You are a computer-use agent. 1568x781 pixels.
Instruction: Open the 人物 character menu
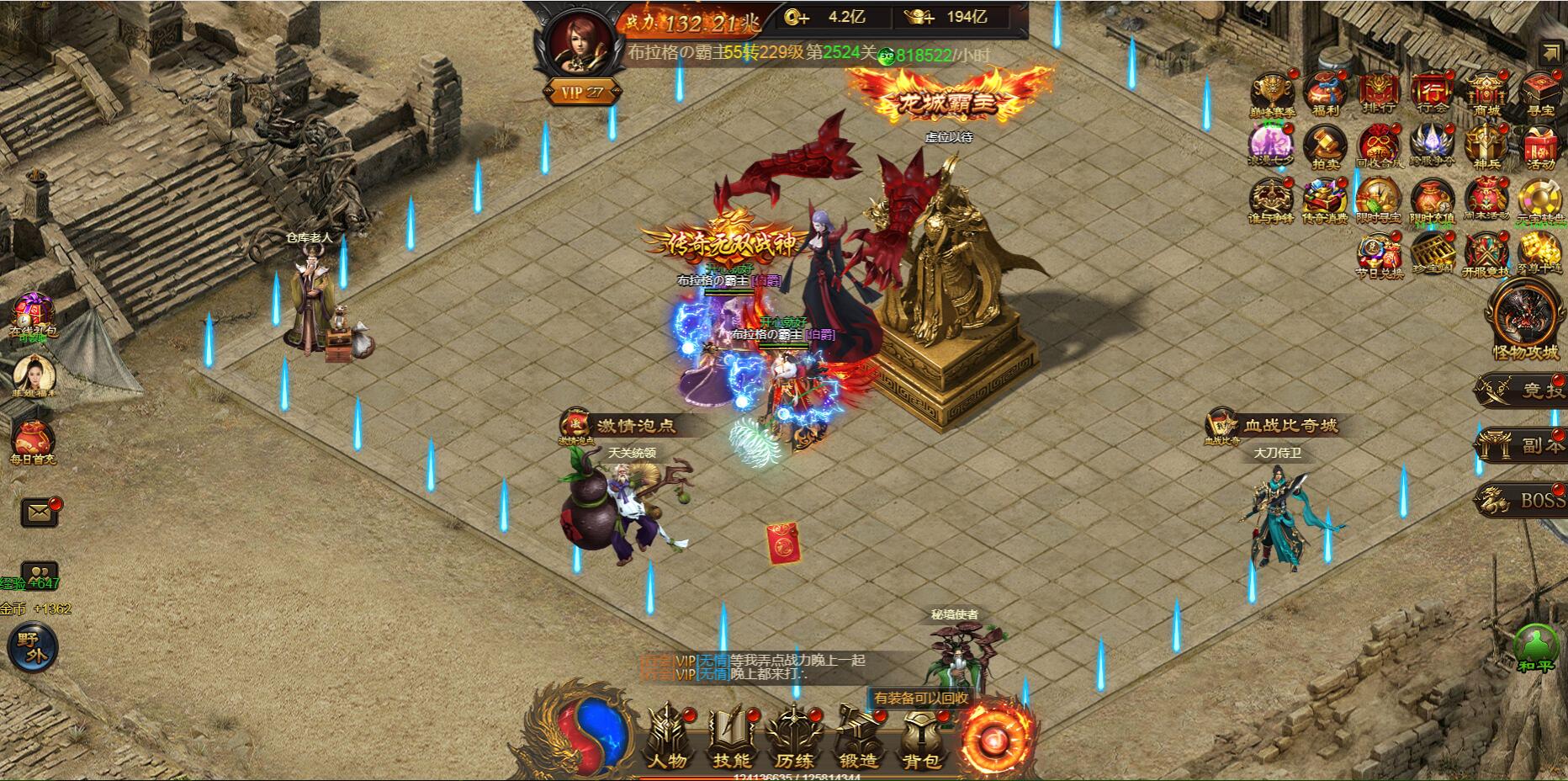(667, 738)
